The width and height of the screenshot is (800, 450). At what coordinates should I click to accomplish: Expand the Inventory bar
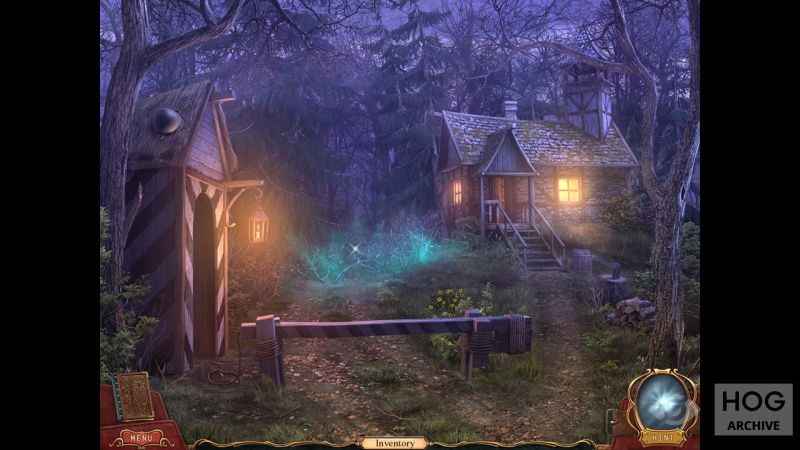coord(394,443)
